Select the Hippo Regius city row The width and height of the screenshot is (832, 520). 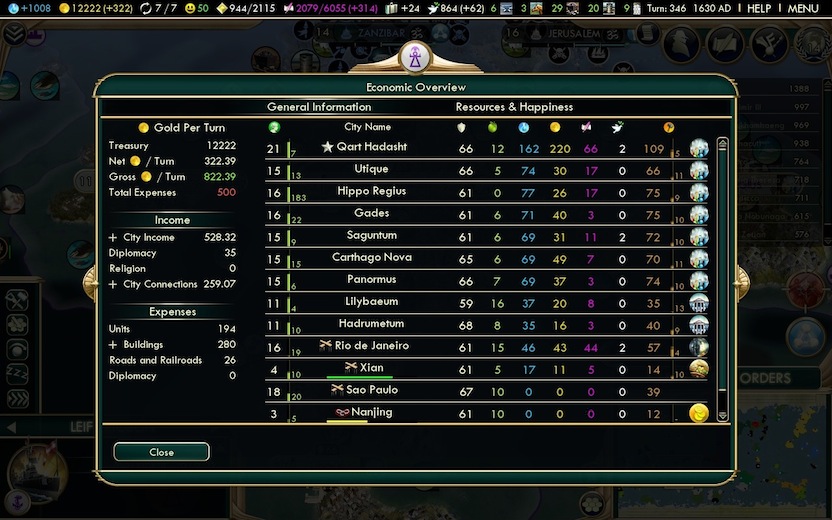point(371,192)
